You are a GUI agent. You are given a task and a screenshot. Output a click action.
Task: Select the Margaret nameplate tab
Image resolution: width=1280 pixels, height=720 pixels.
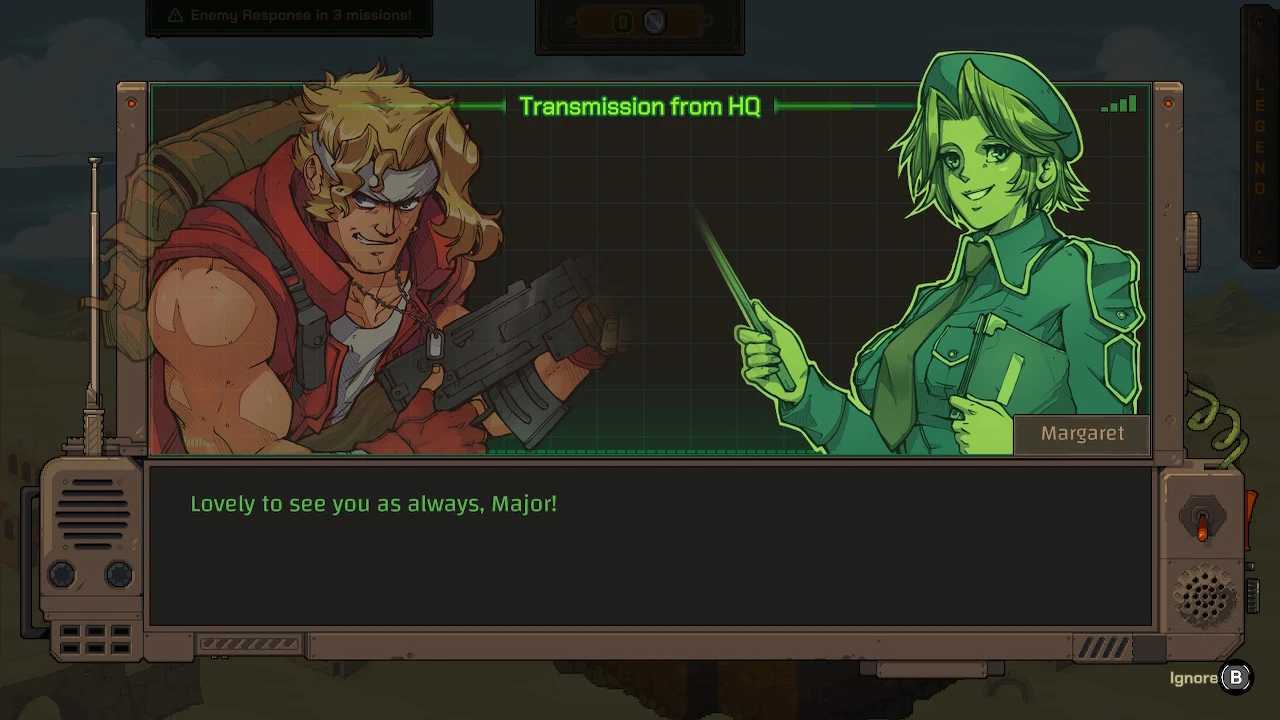coord(1082,433)
